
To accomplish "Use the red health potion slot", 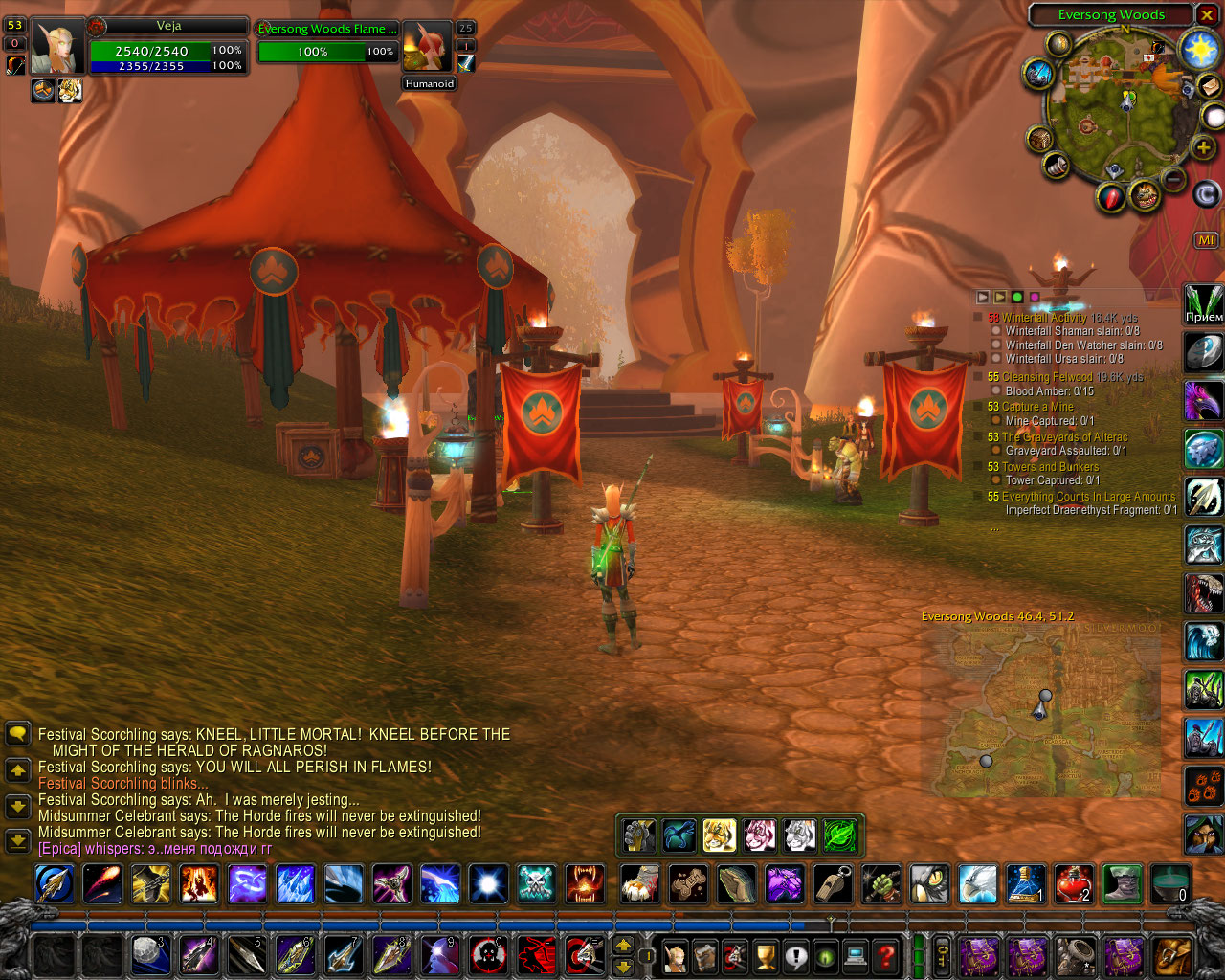I will (1074, 884).
